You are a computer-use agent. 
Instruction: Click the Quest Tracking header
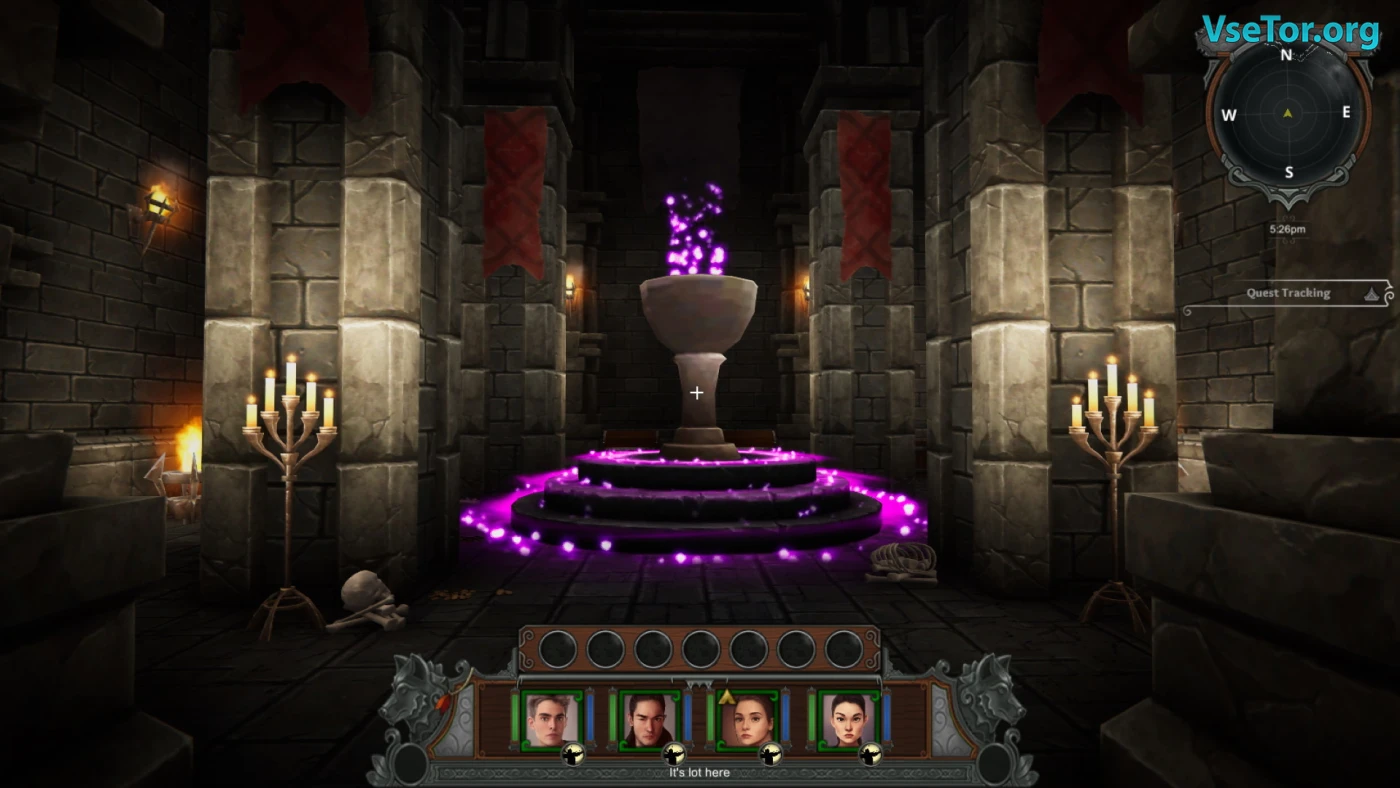click(1287, 293)
